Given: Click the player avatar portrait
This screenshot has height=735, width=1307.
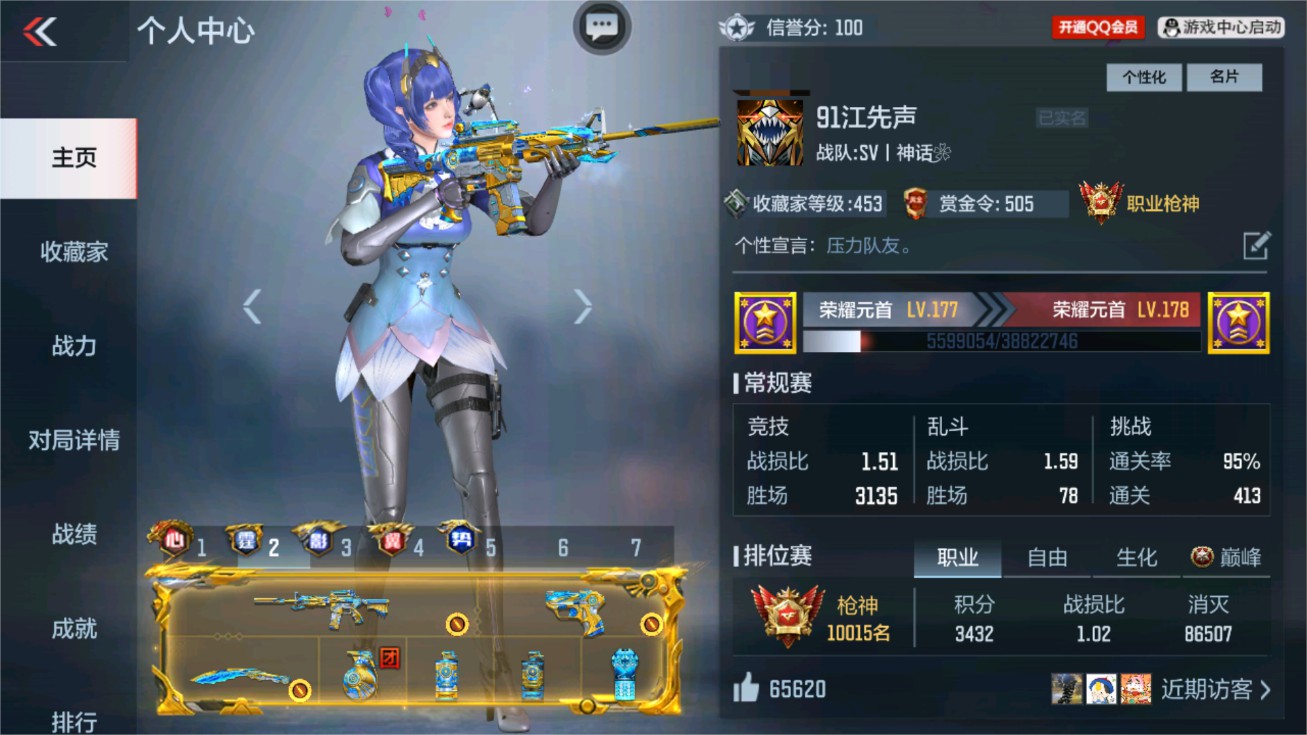Looking at the screenshot, I should (x=769, y=130).
